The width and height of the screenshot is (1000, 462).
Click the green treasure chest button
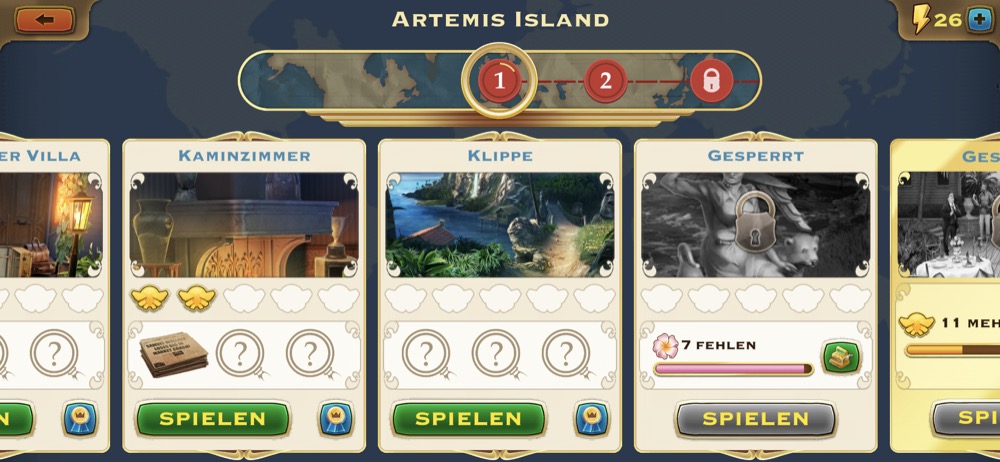tap(841, 357)
